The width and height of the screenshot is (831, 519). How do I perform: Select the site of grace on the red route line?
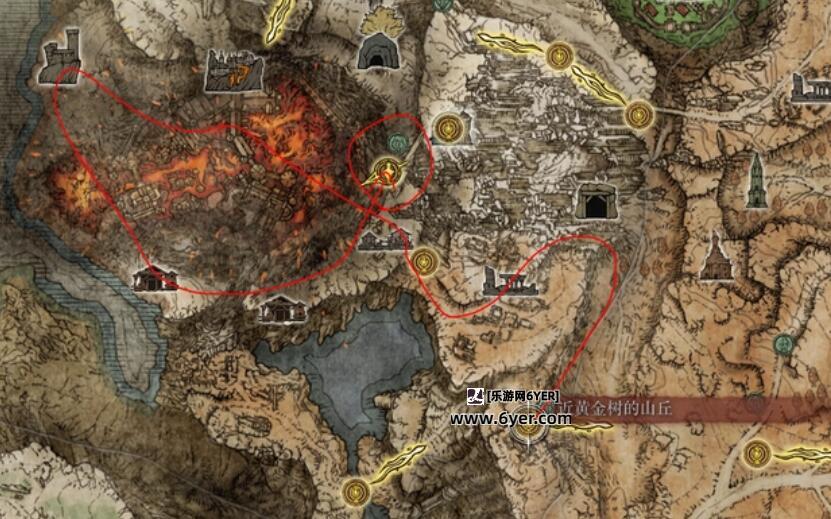pyautogui.click(x=426, y=260)
